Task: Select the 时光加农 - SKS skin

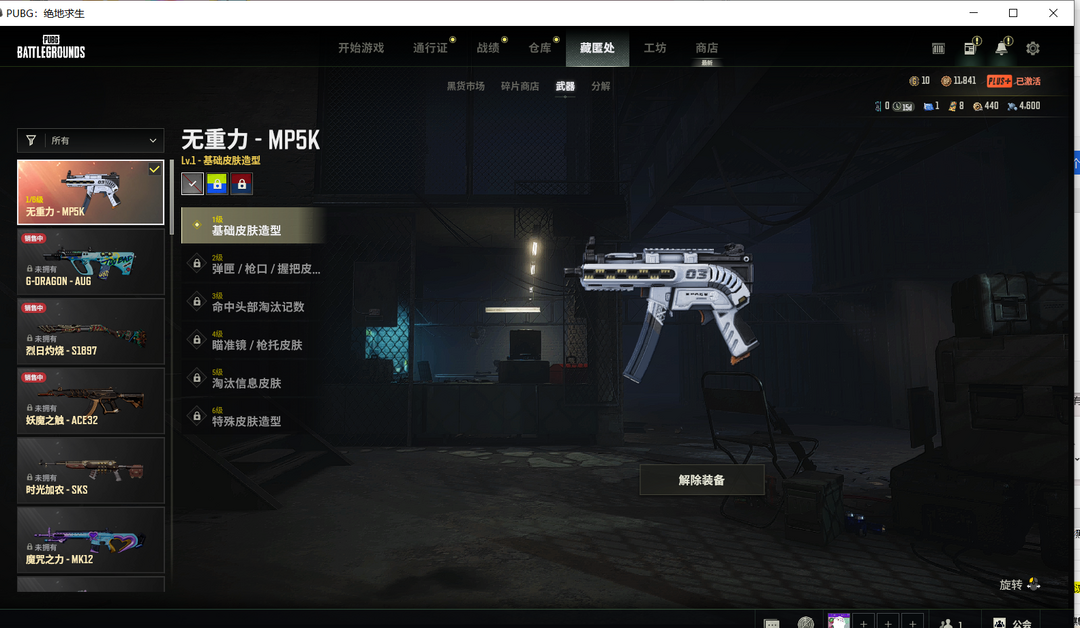Action: 90,470
